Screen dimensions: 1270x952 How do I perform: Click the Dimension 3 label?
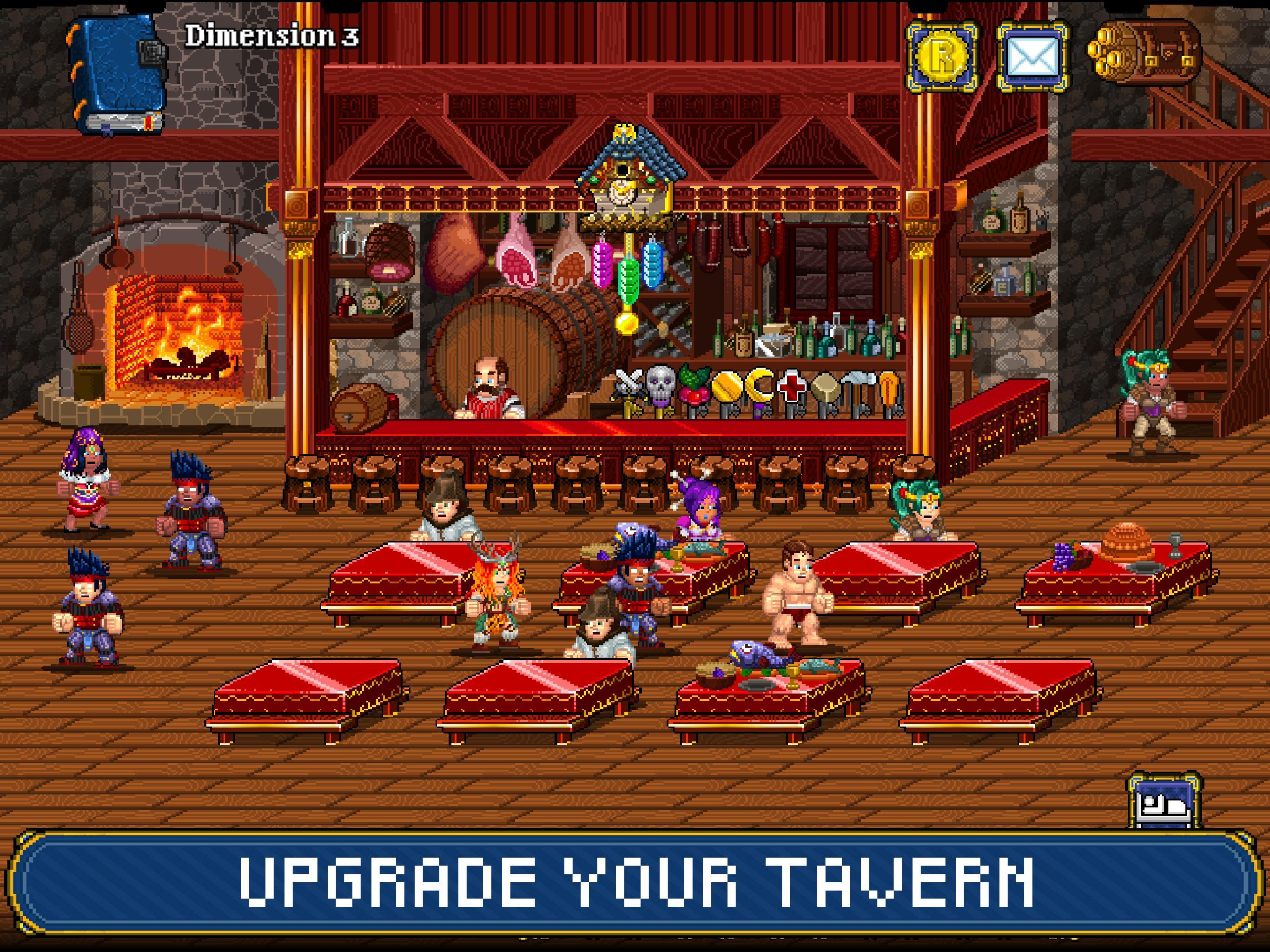tap(271, 36)
